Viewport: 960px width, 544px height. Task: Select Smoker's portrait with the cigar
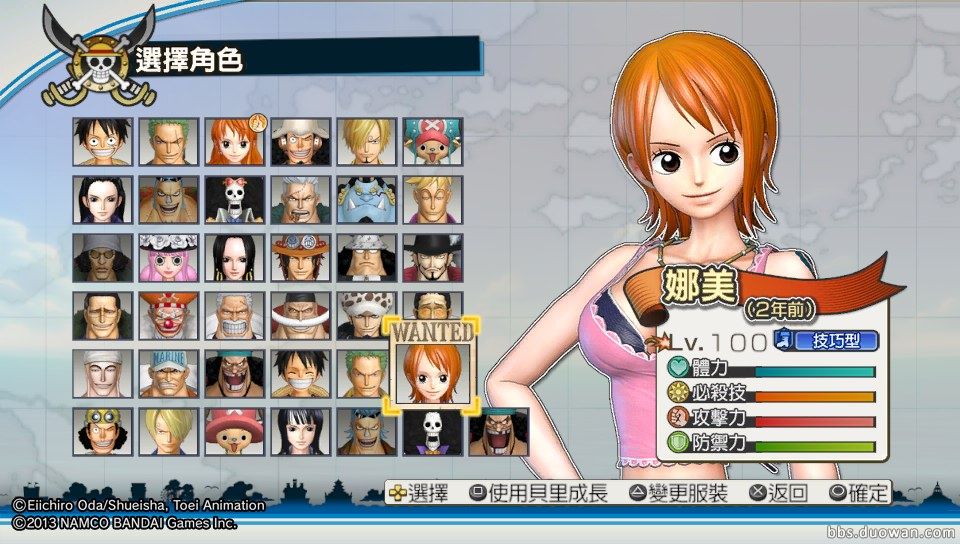(x=299, y=200)
